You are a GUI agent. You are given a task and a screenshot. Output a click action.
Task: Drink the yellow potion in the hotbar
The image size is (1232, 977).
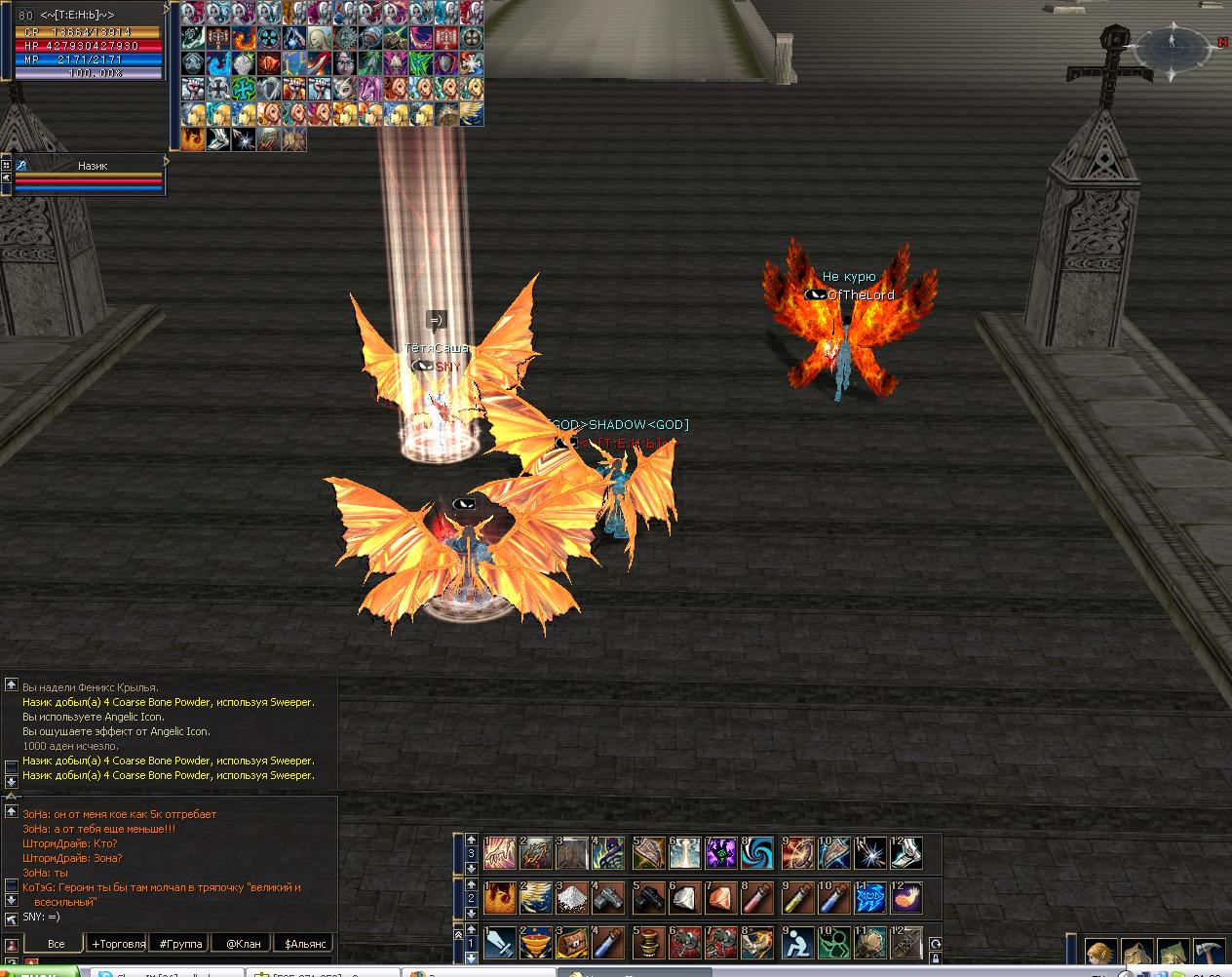click(795, 897)
